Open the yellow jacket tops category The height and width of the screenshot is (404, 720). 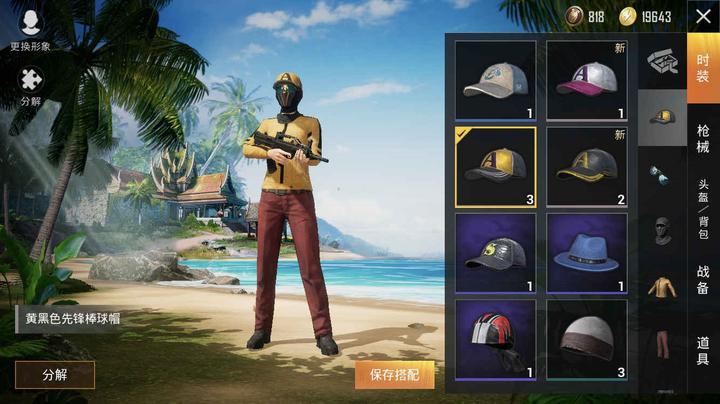[661, 288]
